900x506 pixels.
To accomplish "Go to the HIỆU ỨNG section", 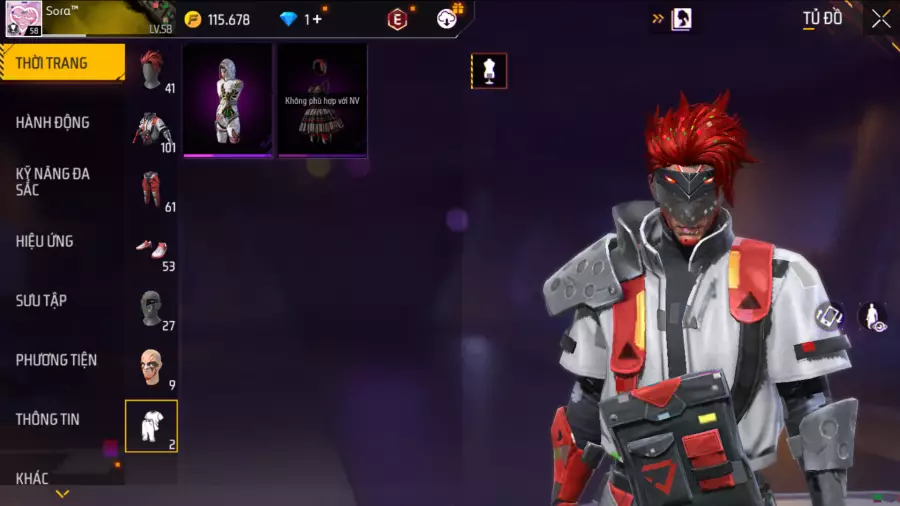I will pos(45,241).
